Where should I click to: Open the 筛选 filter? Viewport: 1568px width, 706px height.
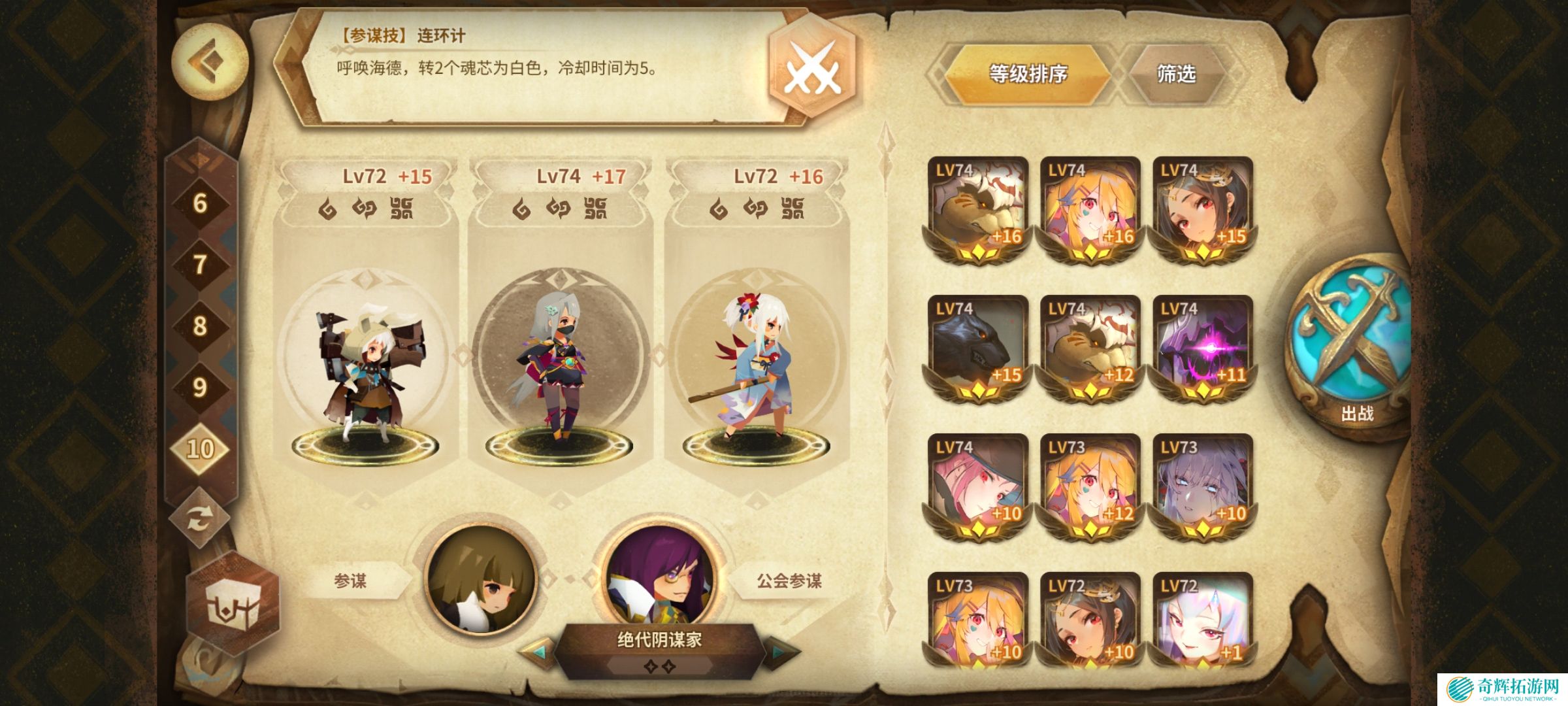[1176, 74]
